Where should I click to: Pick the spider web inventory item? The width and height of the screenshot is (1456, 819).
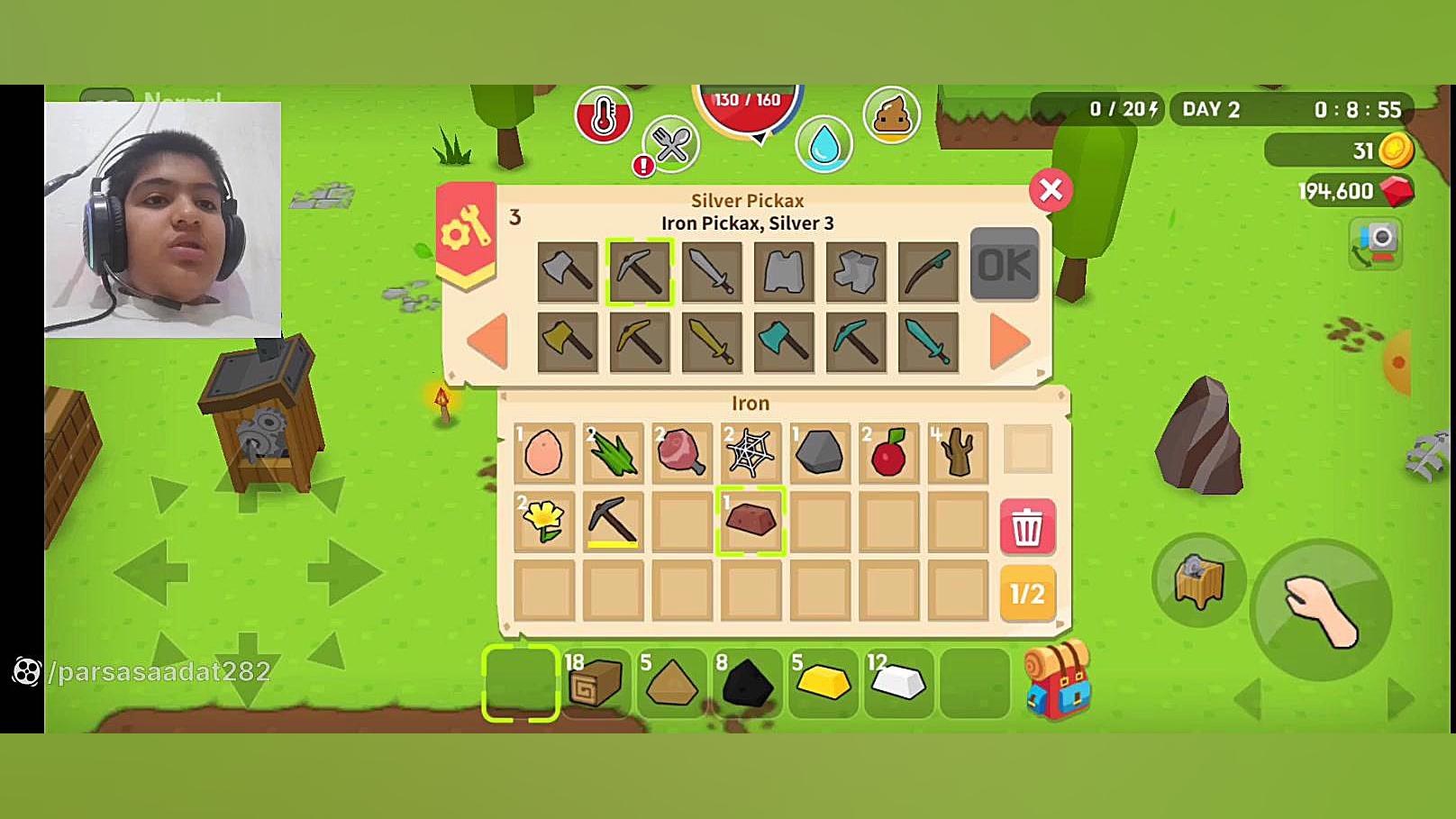coord(751,451)
